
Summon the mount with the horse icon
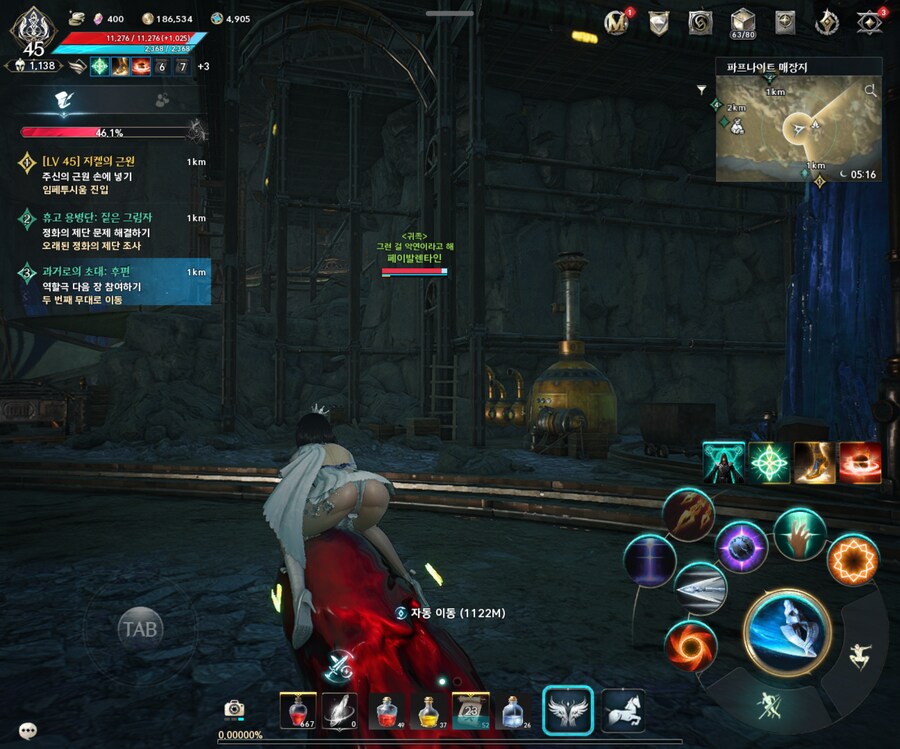pos(623,709)
